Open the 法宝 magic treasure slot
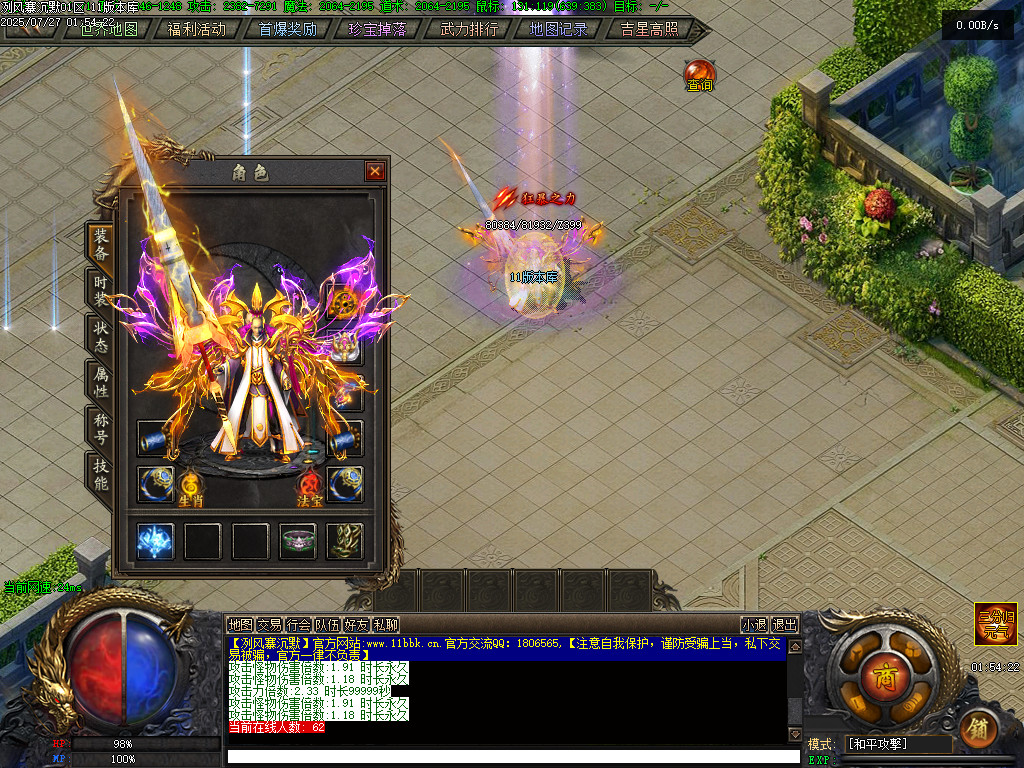 309,486
